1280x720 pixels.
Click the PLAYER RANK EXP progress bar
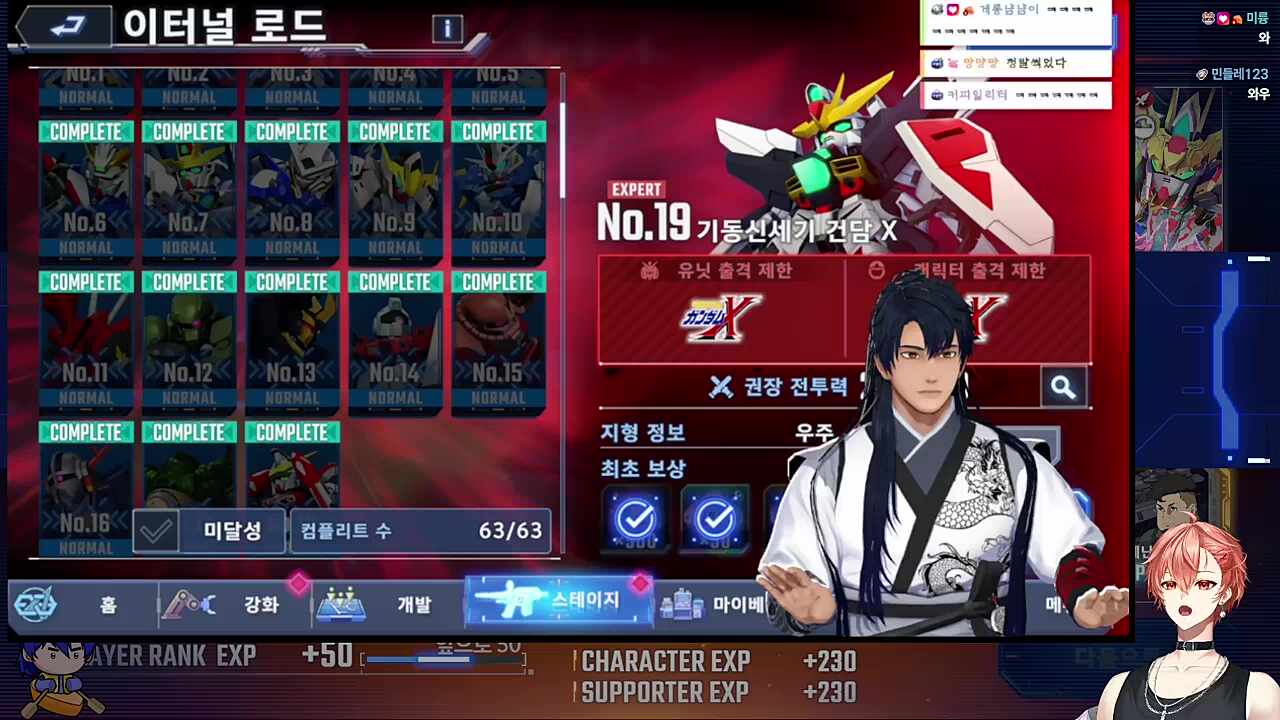[x=443, y=660]
